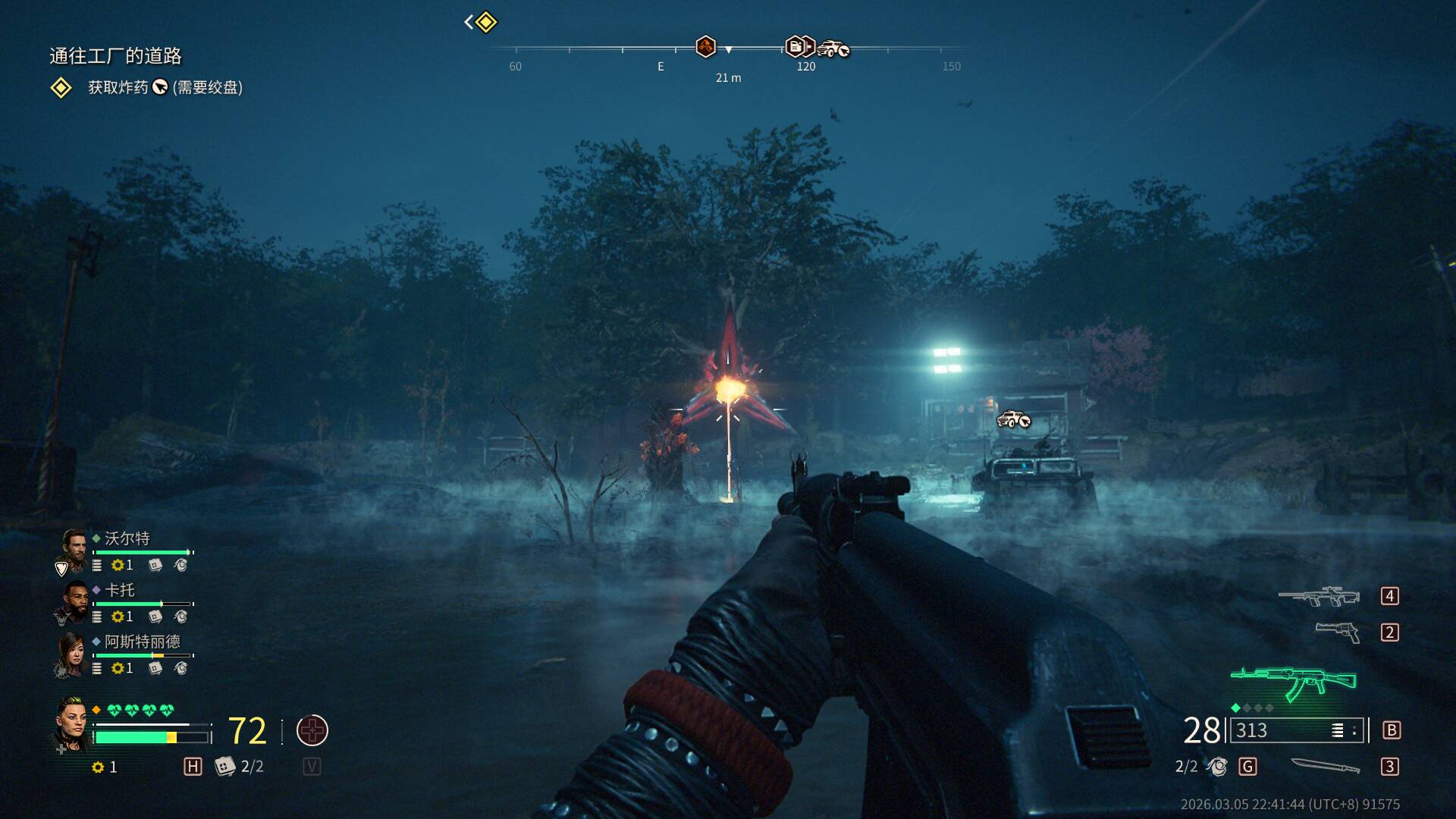Screen dimensions: 1456x819
Task: Click the vehicle waypoint marker above the truck
Action: (1013, 419)
